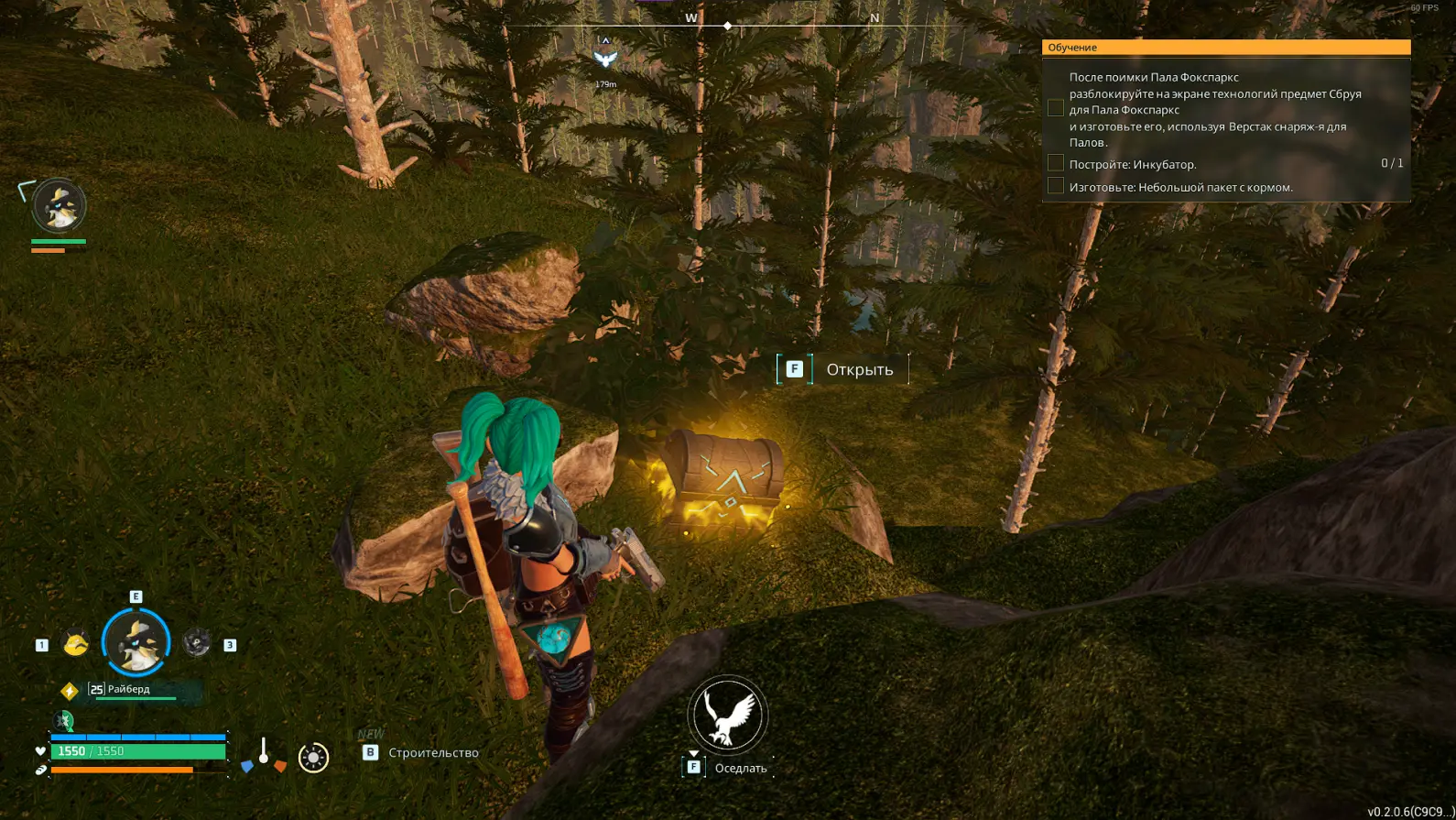Click the thermometer temperature indicator
The height and width of the screenshot is (820, 1456).
pos(264,753)
